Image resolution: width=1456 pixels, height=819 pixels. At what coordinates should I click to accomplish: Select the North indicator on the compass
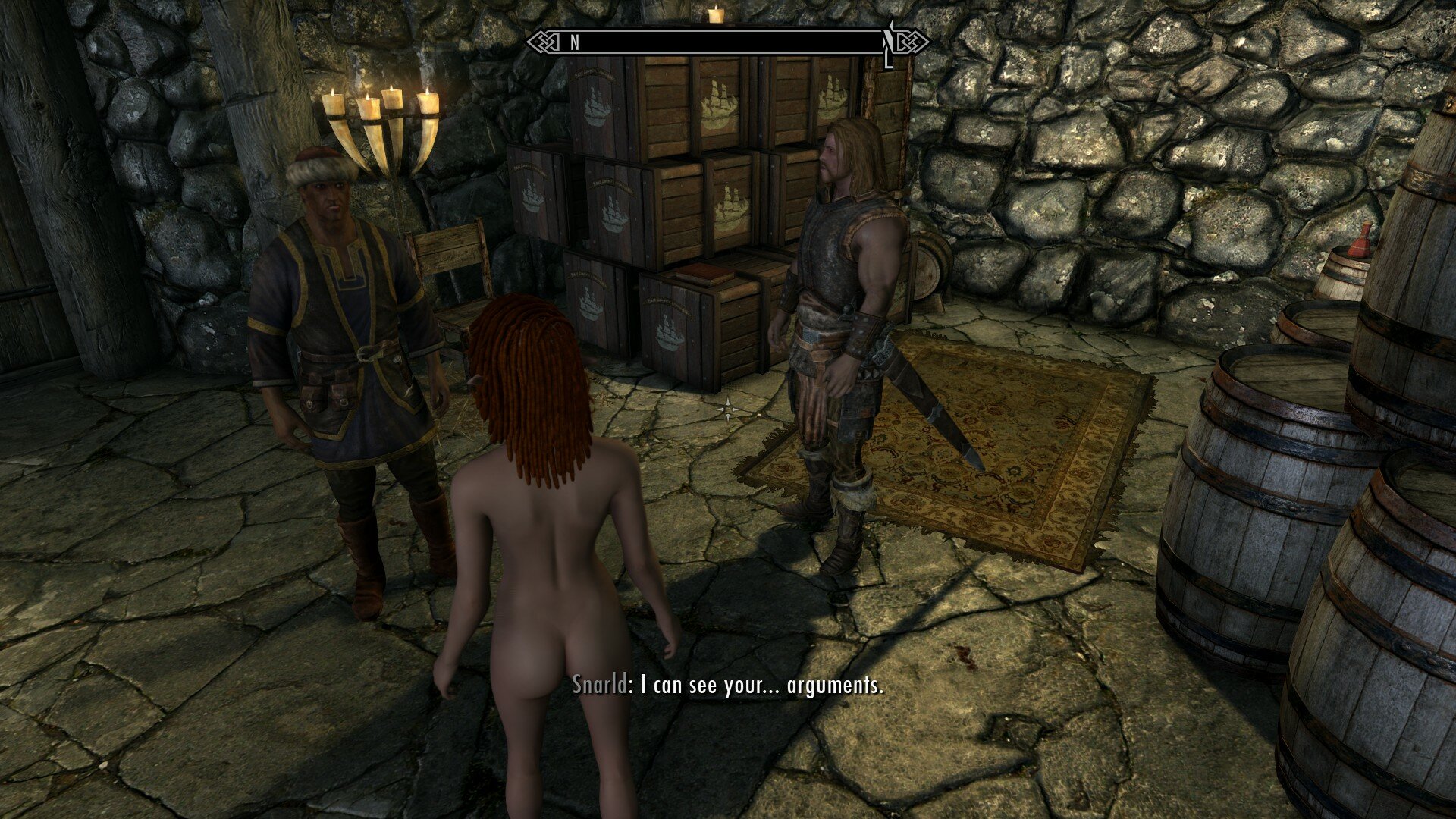pos(573,42)
